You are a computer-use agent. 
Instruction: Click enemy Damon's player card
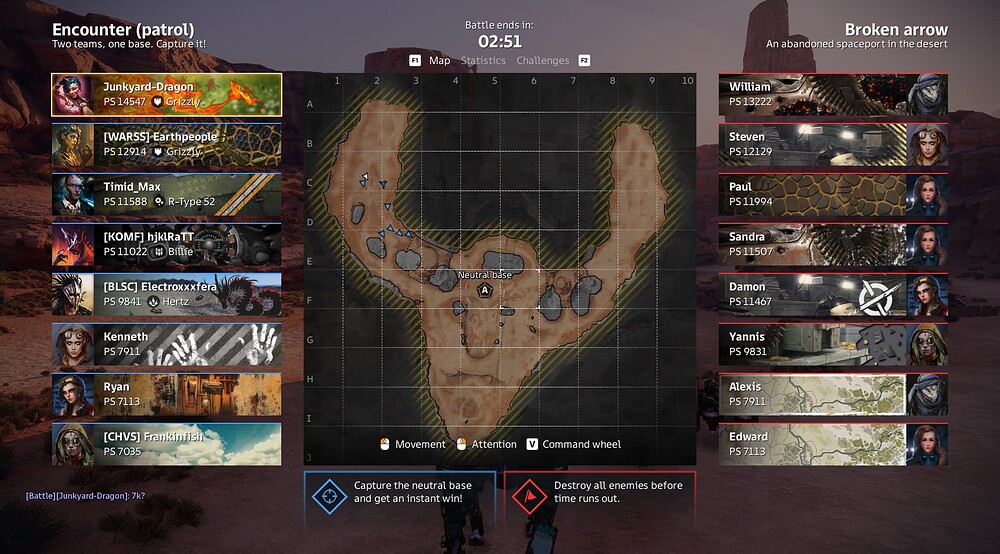pos(833,294)
